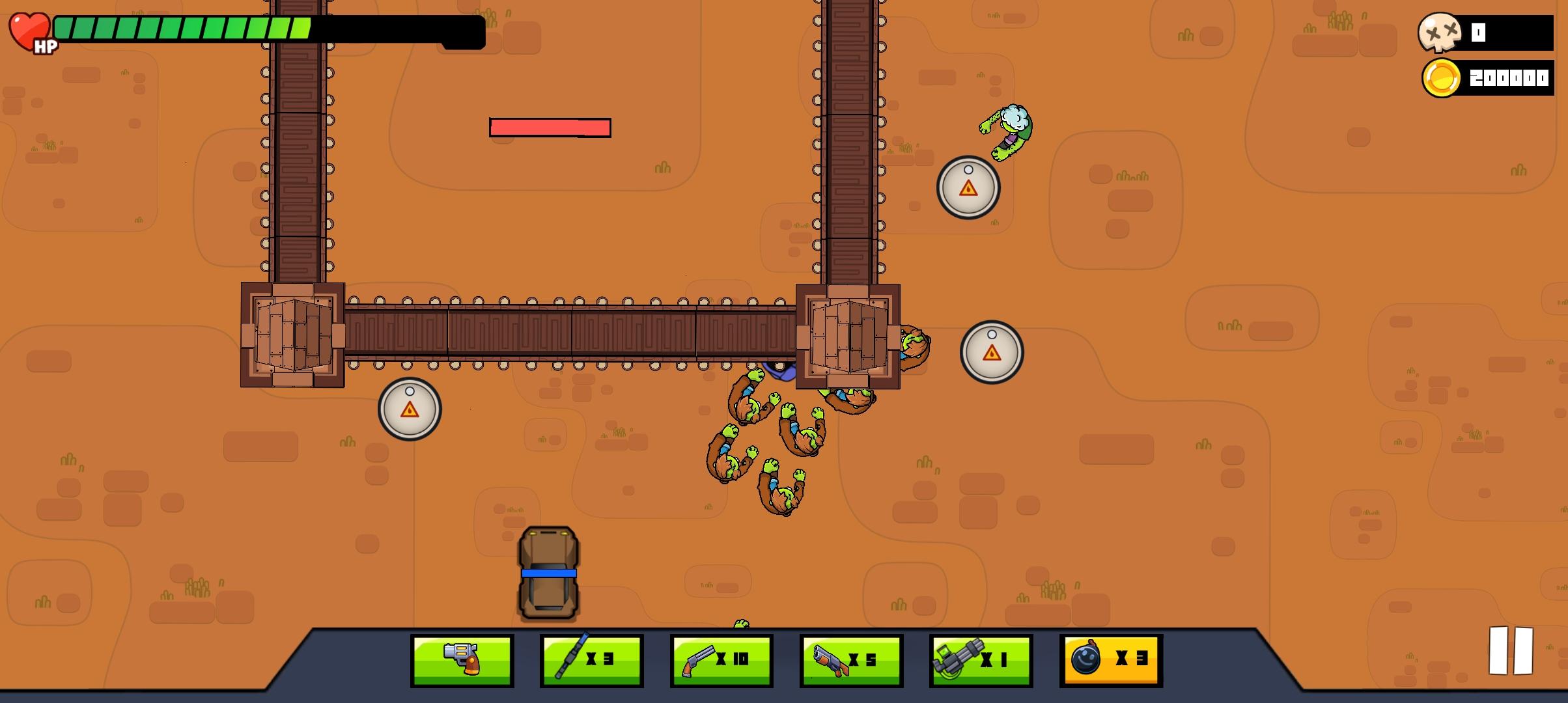
Task: Select the rifle with x3 ammo
Action: (590, 659)
